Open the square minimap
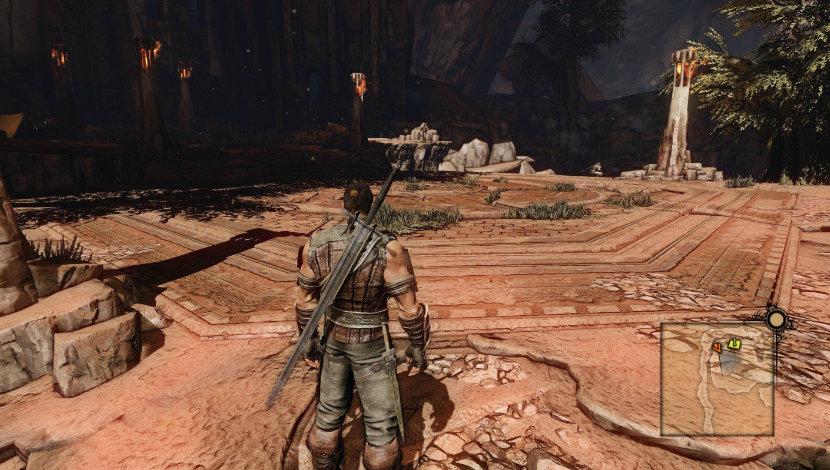 pos(716,379)
